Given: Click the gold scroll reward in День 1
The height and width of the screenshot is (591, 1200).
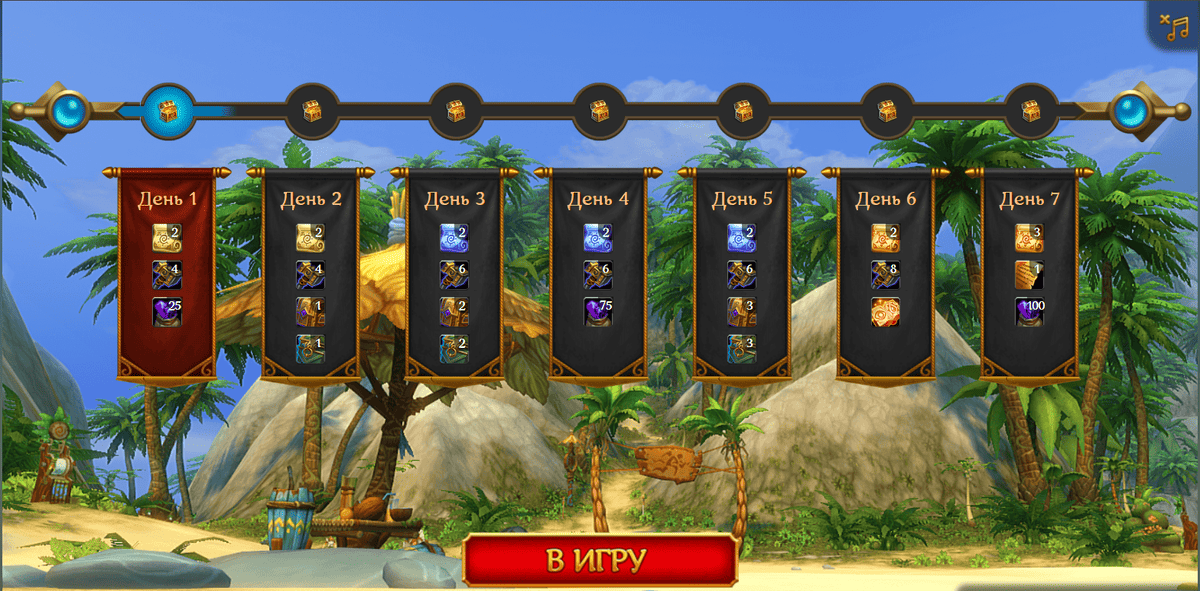Looking at the screenshot, I should point(166,237).
